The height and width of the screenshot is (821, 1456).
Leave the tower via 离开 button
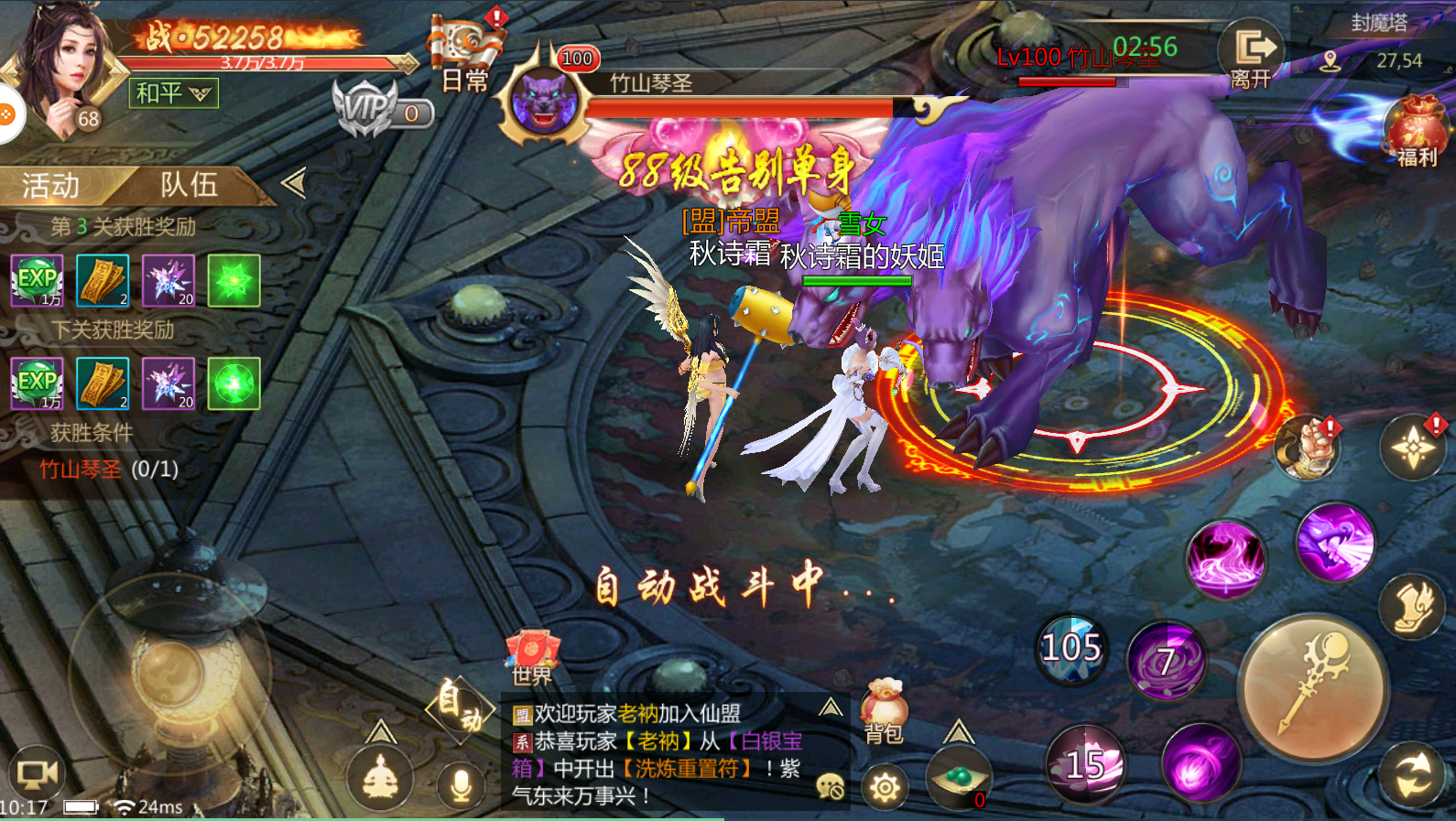pyautogui.click(x=1252, y=55)
